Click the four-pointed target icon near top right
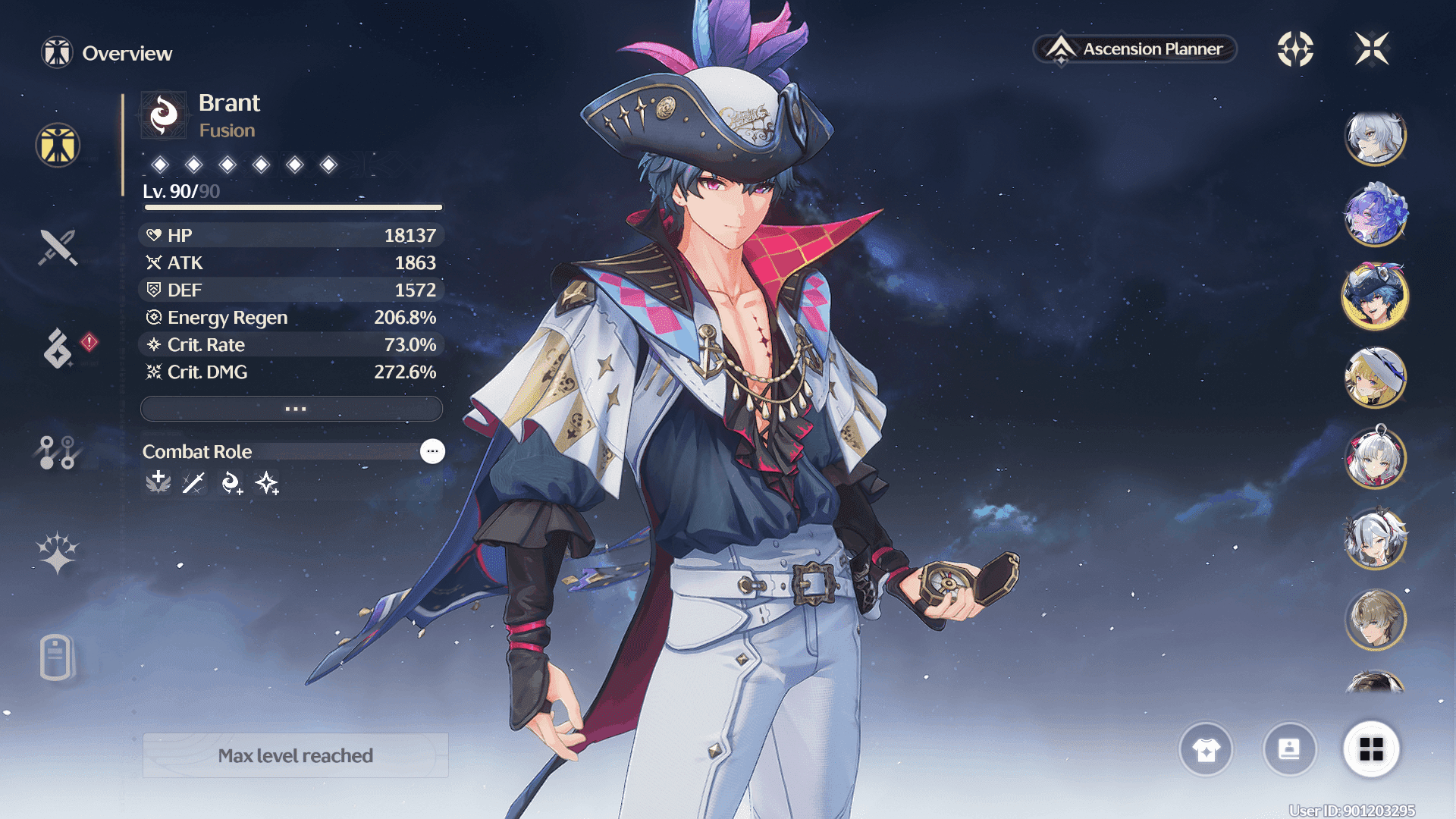The height and width of the screenshot is (819, 1456). coord(1295,49)
